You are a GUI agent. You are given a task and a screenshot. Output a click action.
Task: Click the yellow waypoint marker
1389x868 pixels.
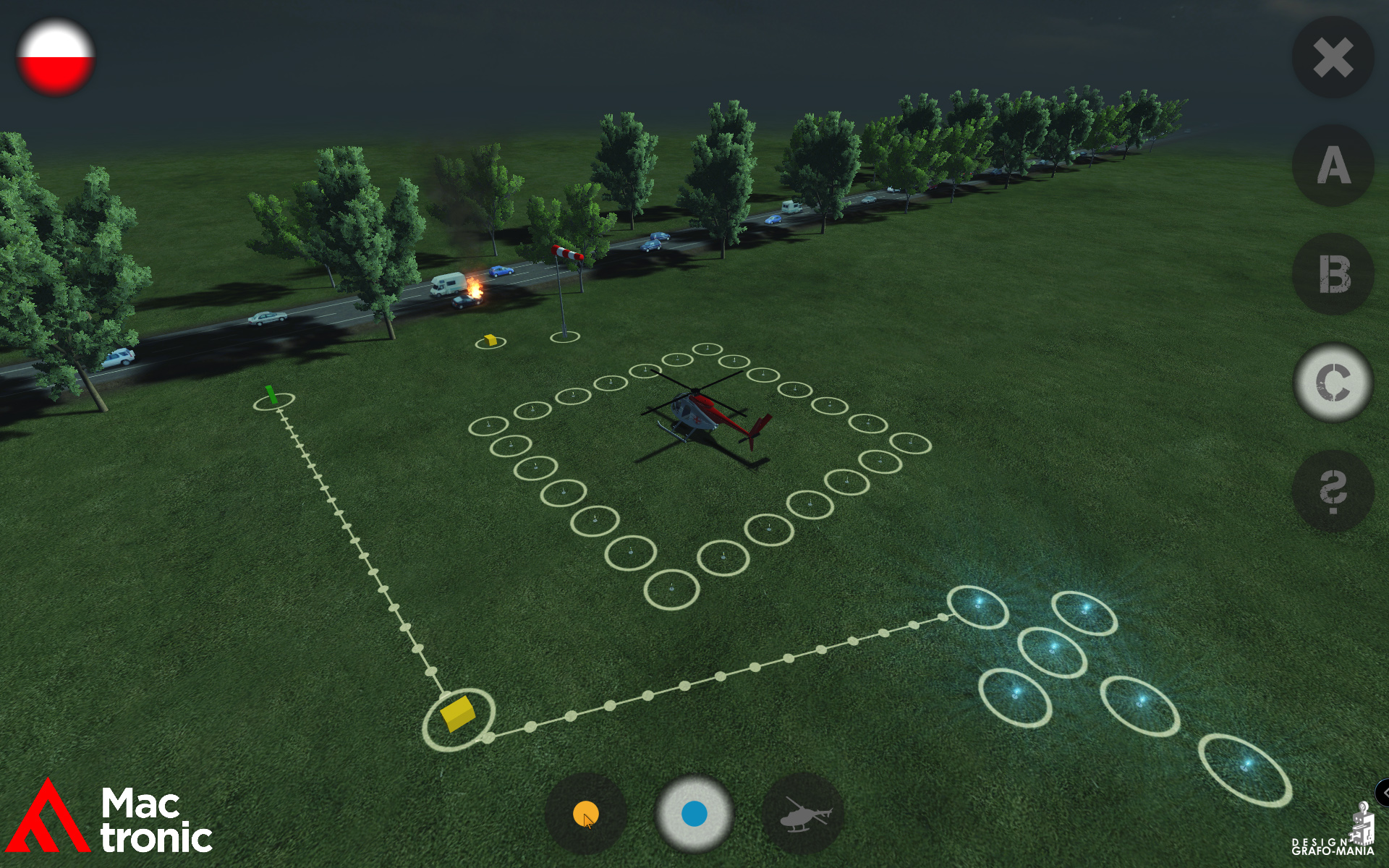tap(488, 340)
